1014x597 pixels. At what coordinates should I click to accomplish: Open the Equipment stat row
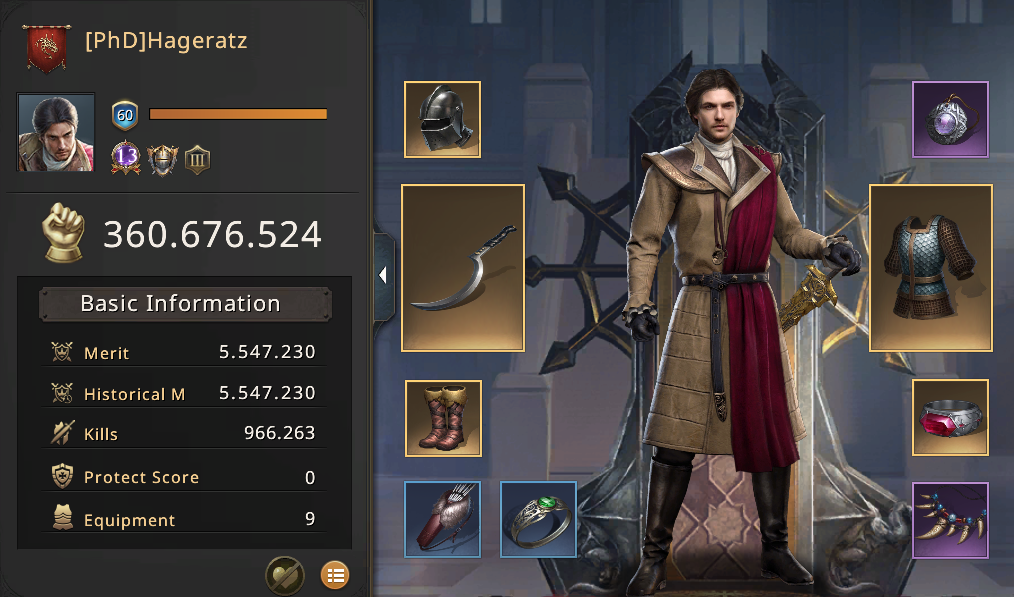[184, 519]
